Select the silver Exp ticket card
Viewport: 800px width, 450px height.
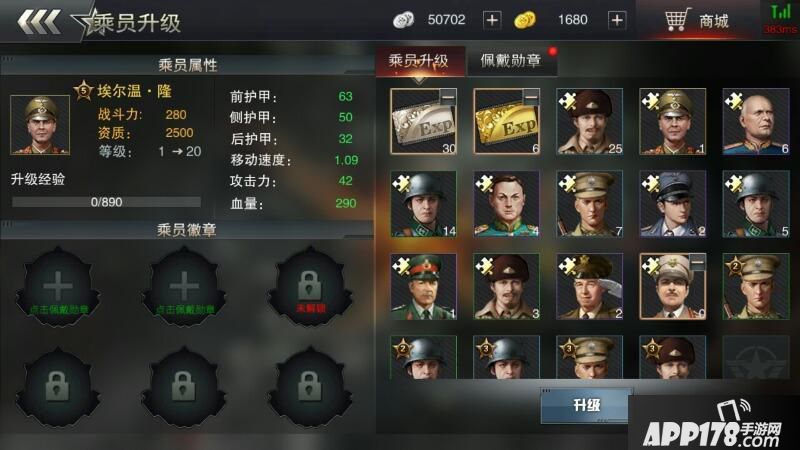421,121
